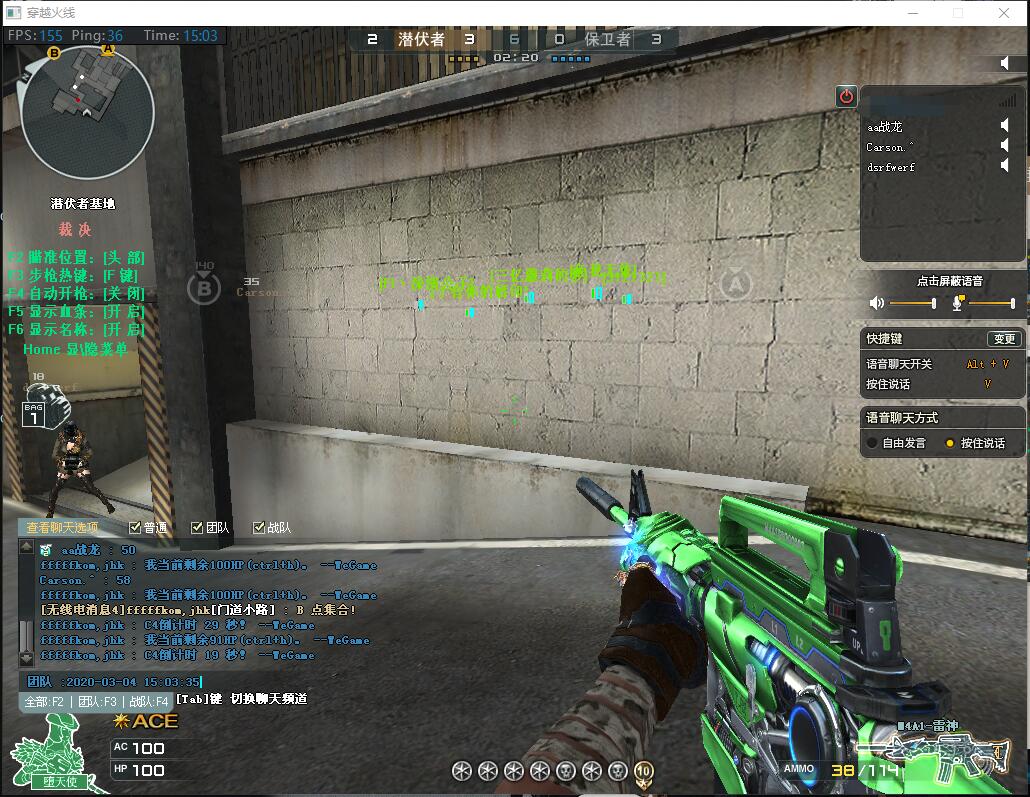Switch chat channel to 战队:F4
The width and height of the screenshot is (1030, 797).
(148, 702)
